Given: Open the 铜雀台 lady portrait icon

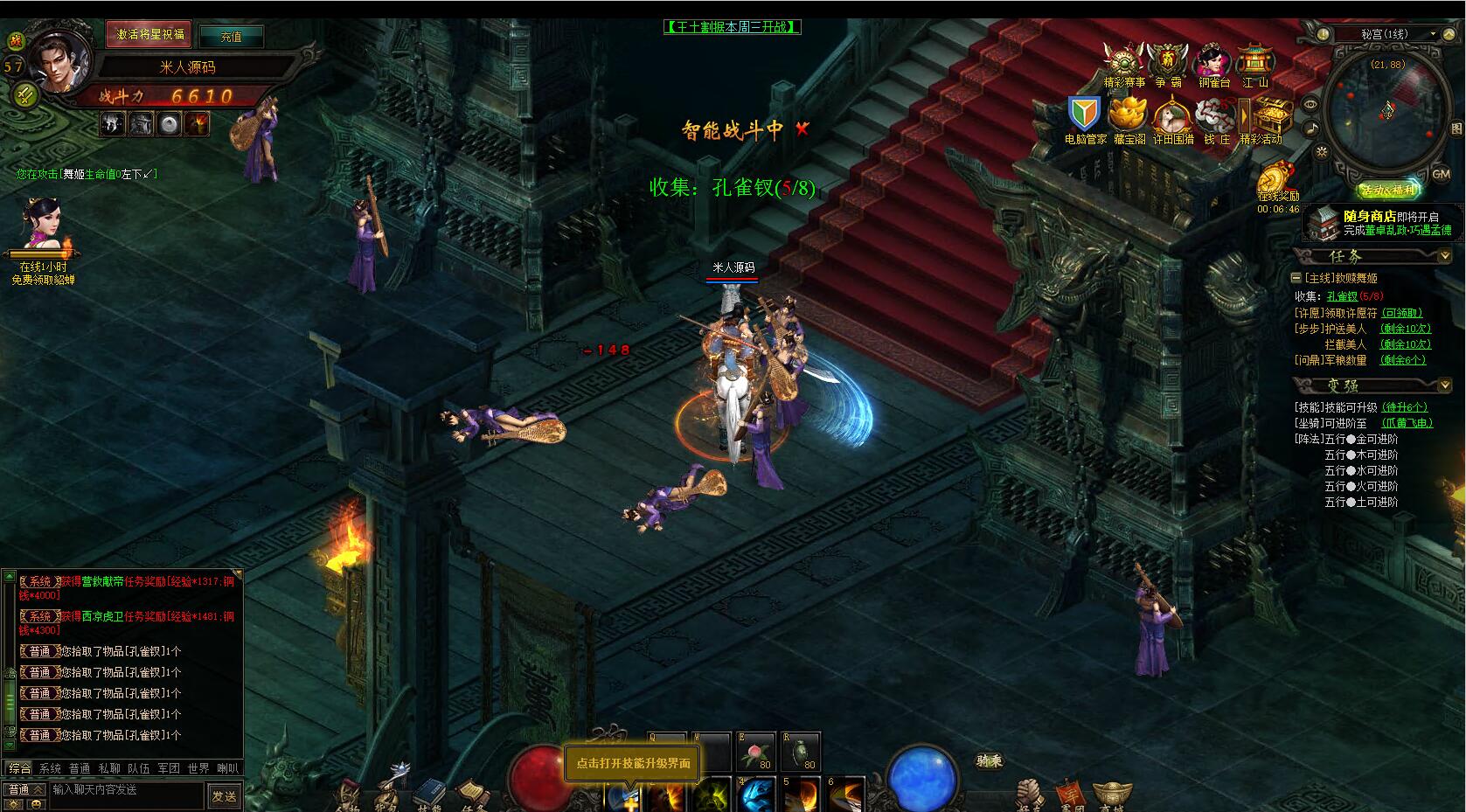Looking at the screenshot, I should pyautogui.click(x=1213, y=62).
